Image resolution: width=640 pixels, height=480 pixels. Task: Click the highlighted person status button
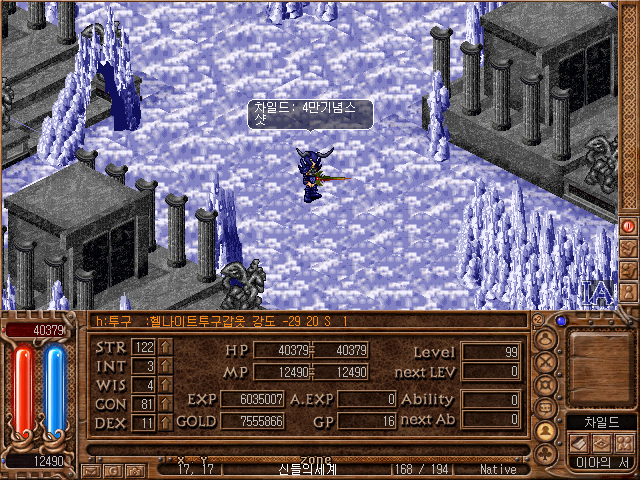tap(546, 431)
